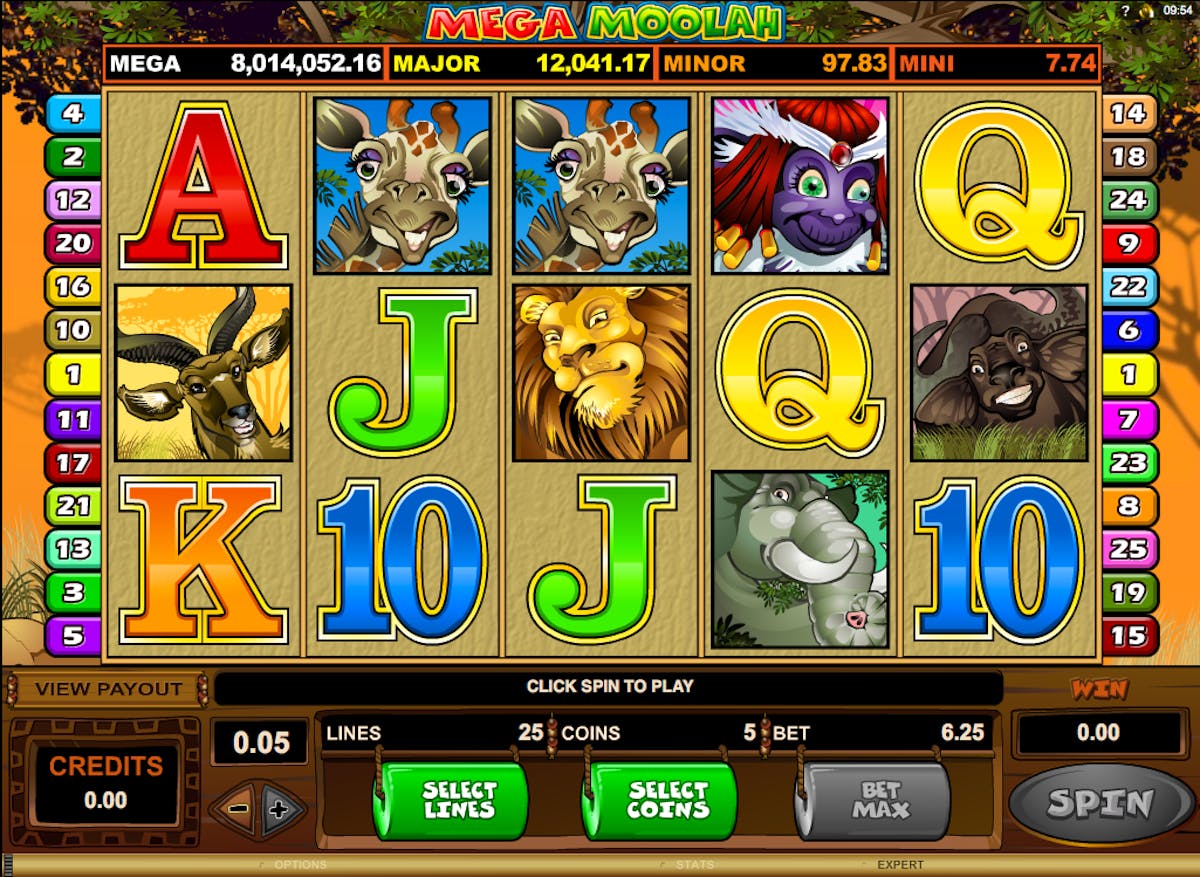This screenshot has height=877, width=1200.
Task: Choose payline 20 marker
Action: tap(73, 243)
